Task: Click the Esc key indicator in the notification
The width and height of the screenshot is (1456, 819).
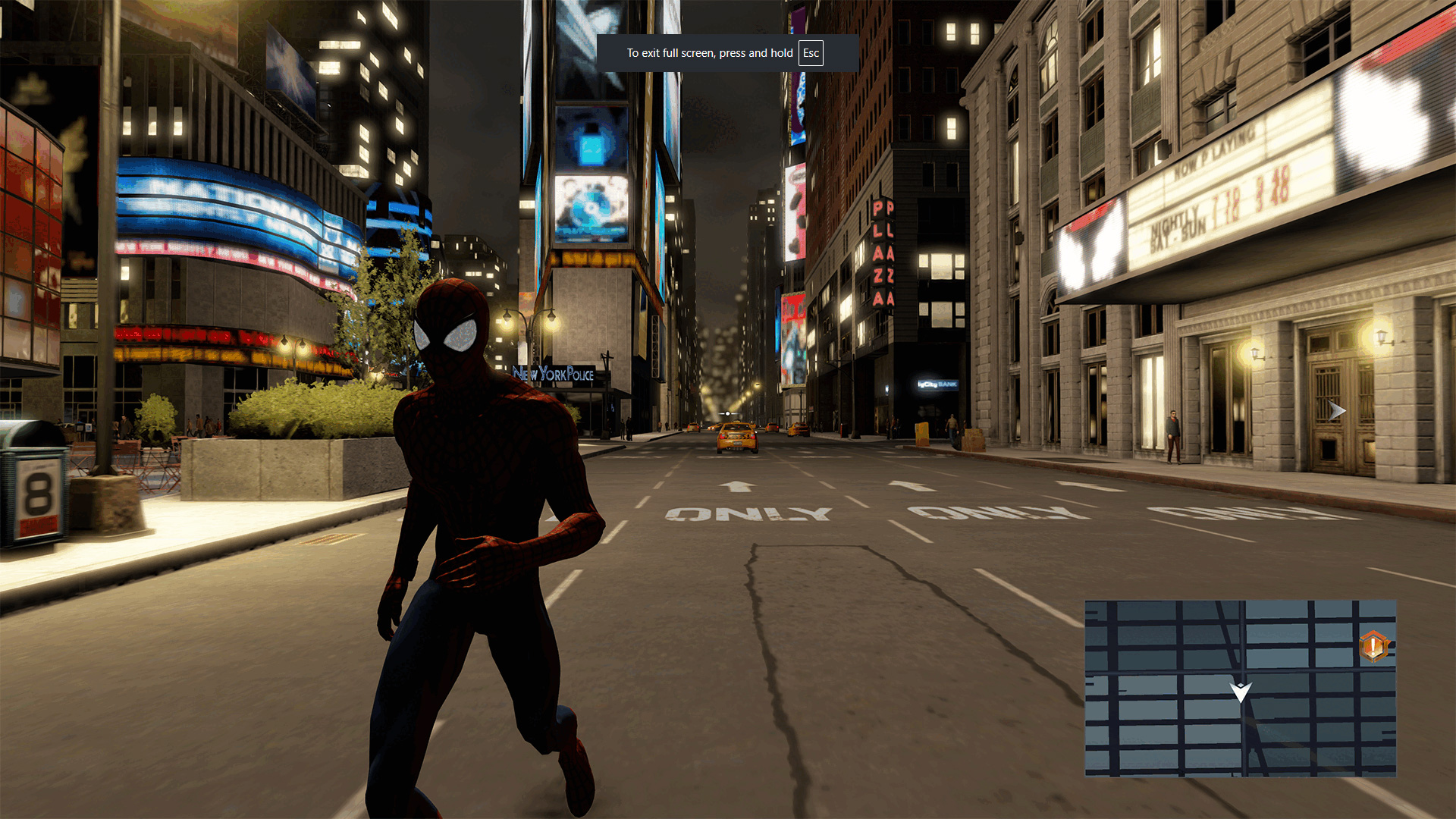Action: tap(810, 53)
